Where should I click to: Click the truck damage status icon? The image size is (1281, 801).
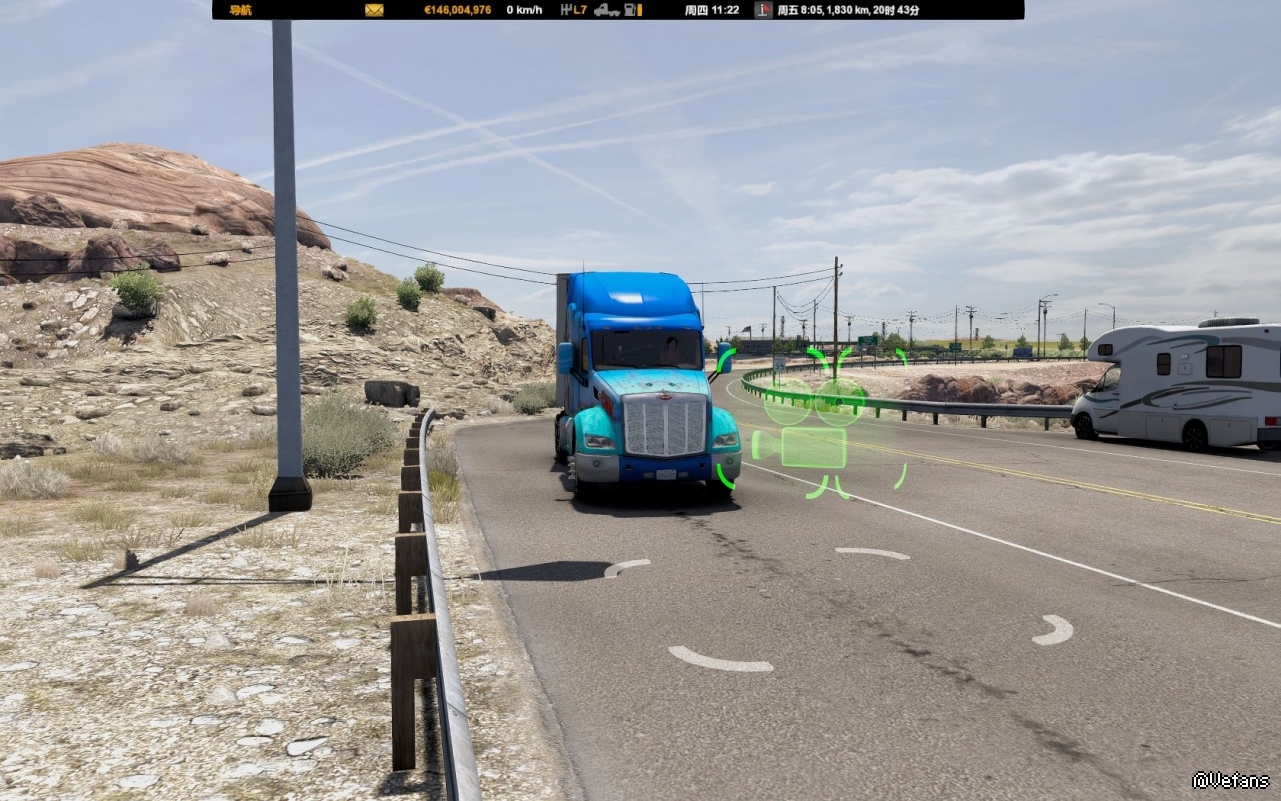click(607, 10)
